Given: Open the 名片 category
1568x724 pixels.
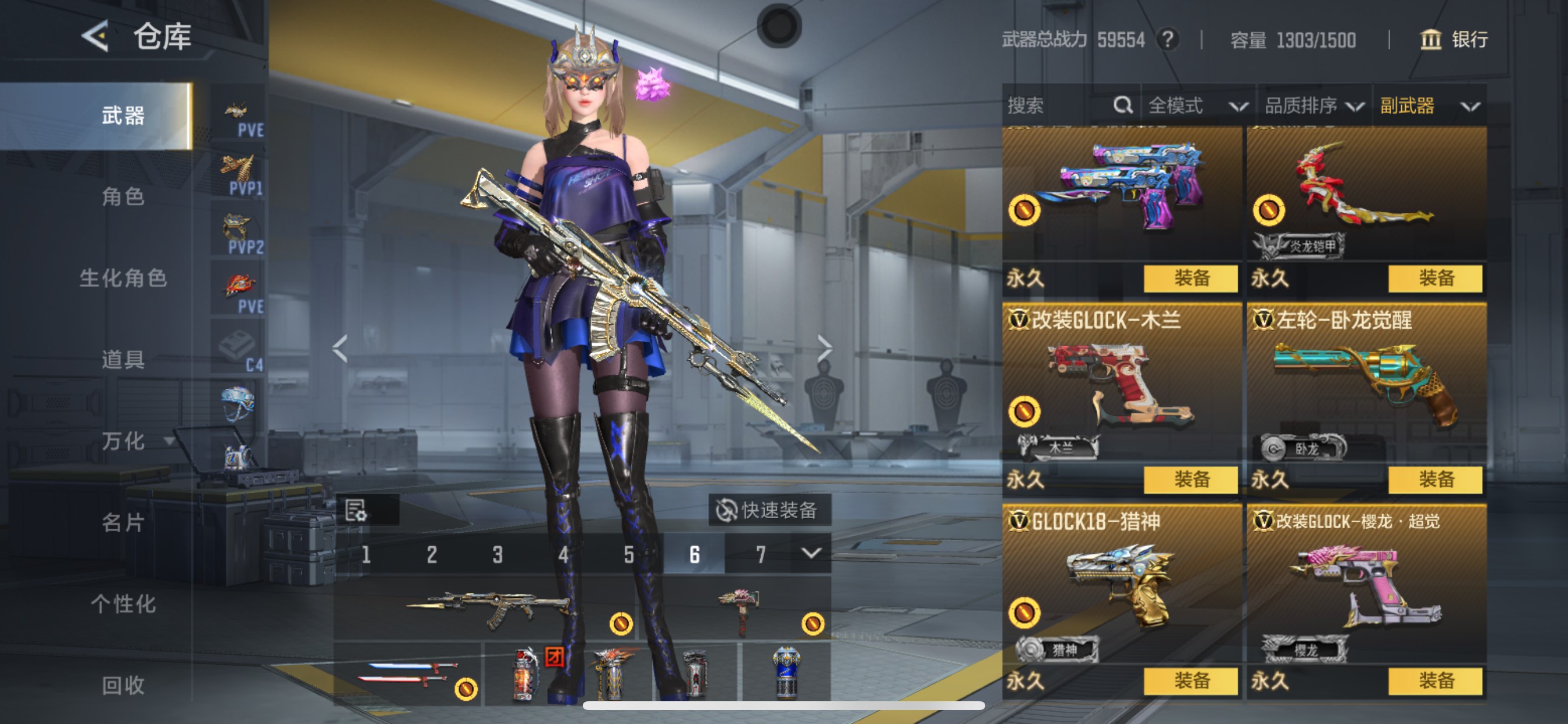Looking at the screenshot, I should coord(123,523).
